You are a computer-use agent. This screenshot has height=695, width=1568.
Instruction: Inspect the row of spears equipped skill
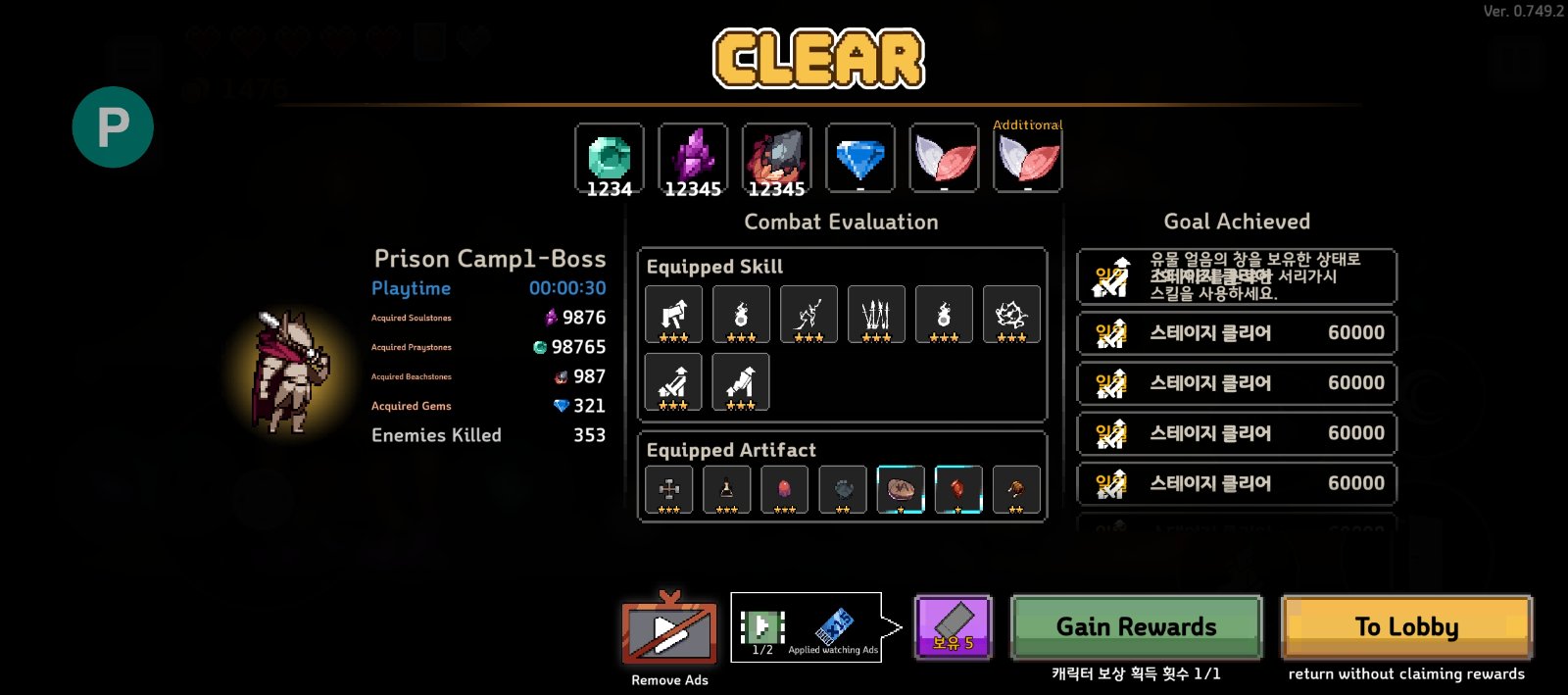coord(876,315)
